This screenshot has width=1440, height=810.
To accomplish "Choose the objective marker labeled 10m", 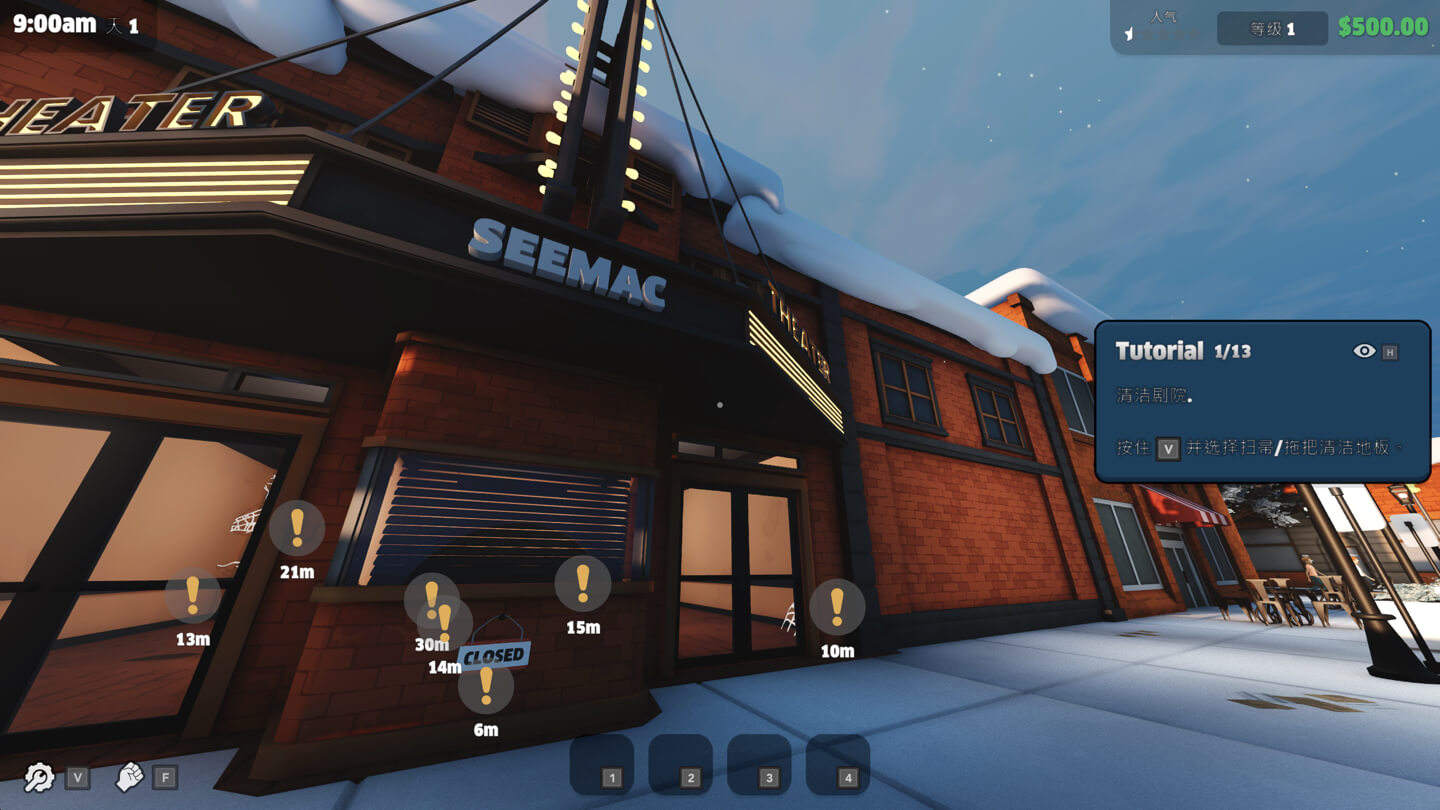I will tap(837, 607).
